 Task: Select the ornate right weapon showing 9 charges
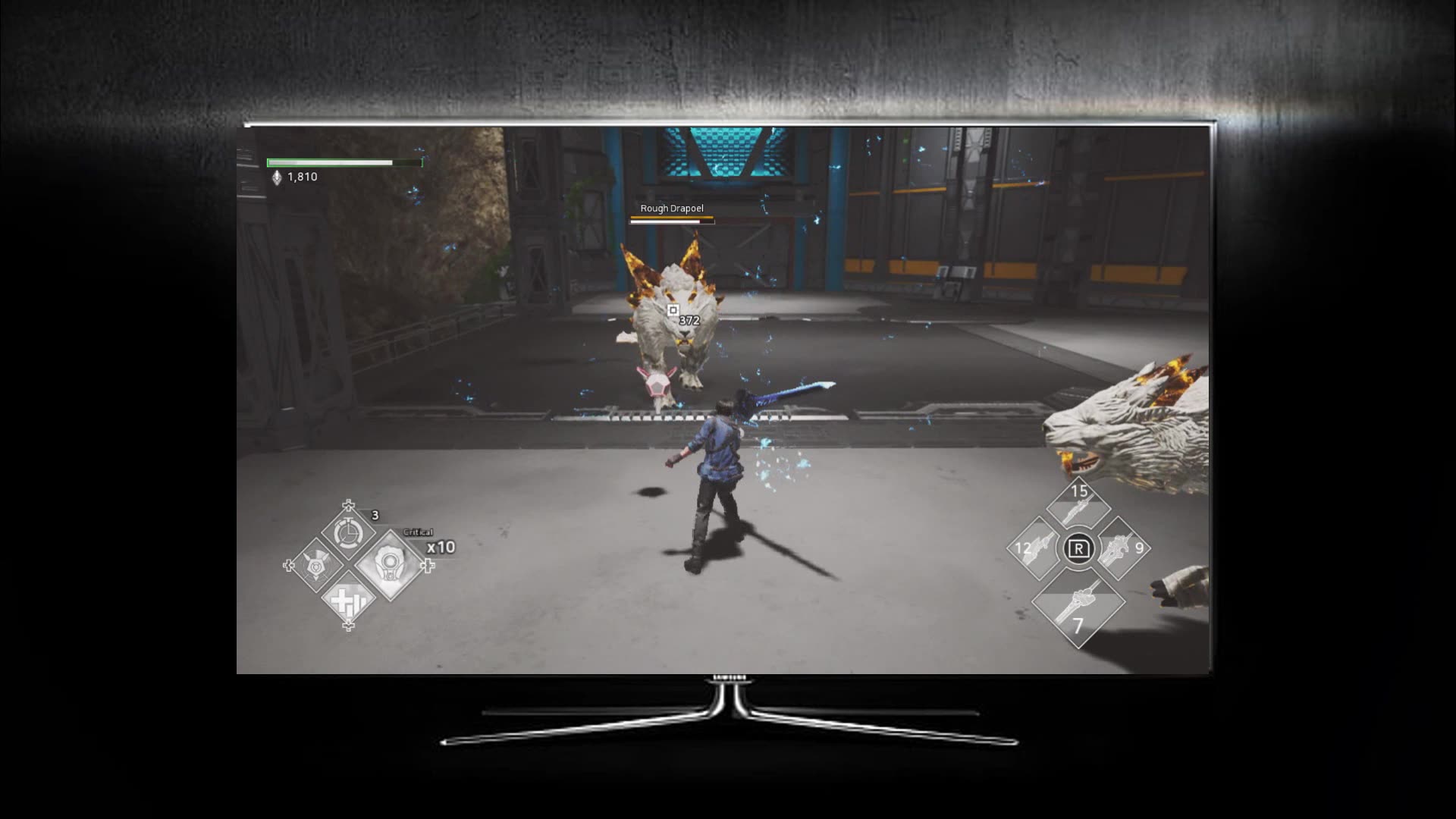[1119, 551]
